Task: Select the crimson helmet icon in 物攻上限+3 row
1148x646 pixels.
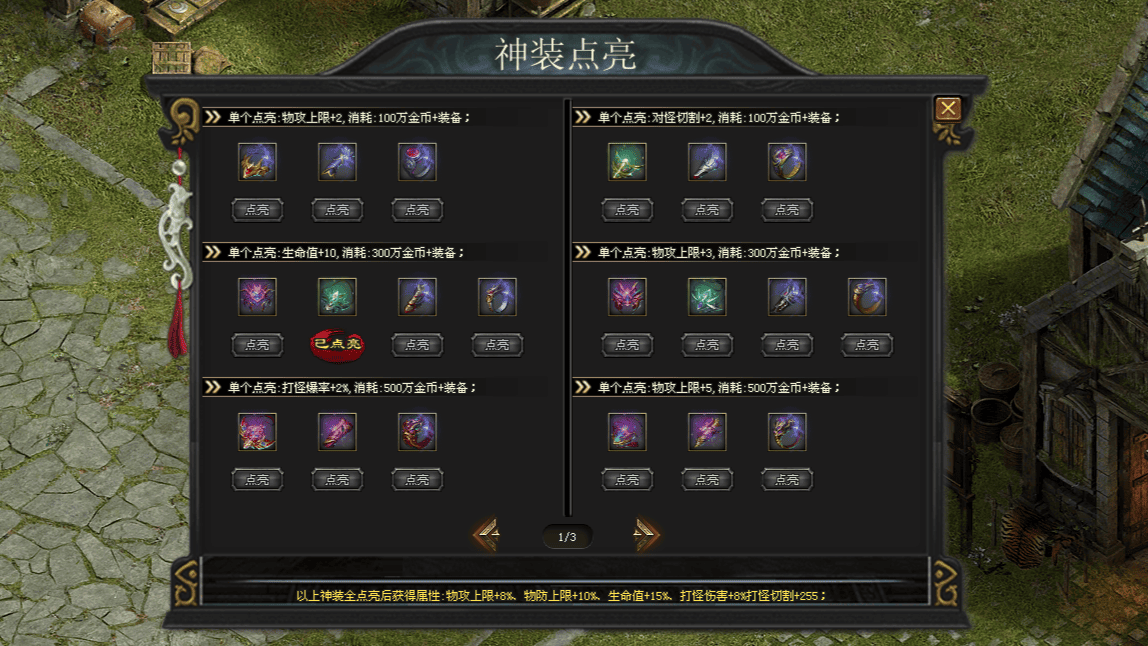Action: (x=627, y=297)
